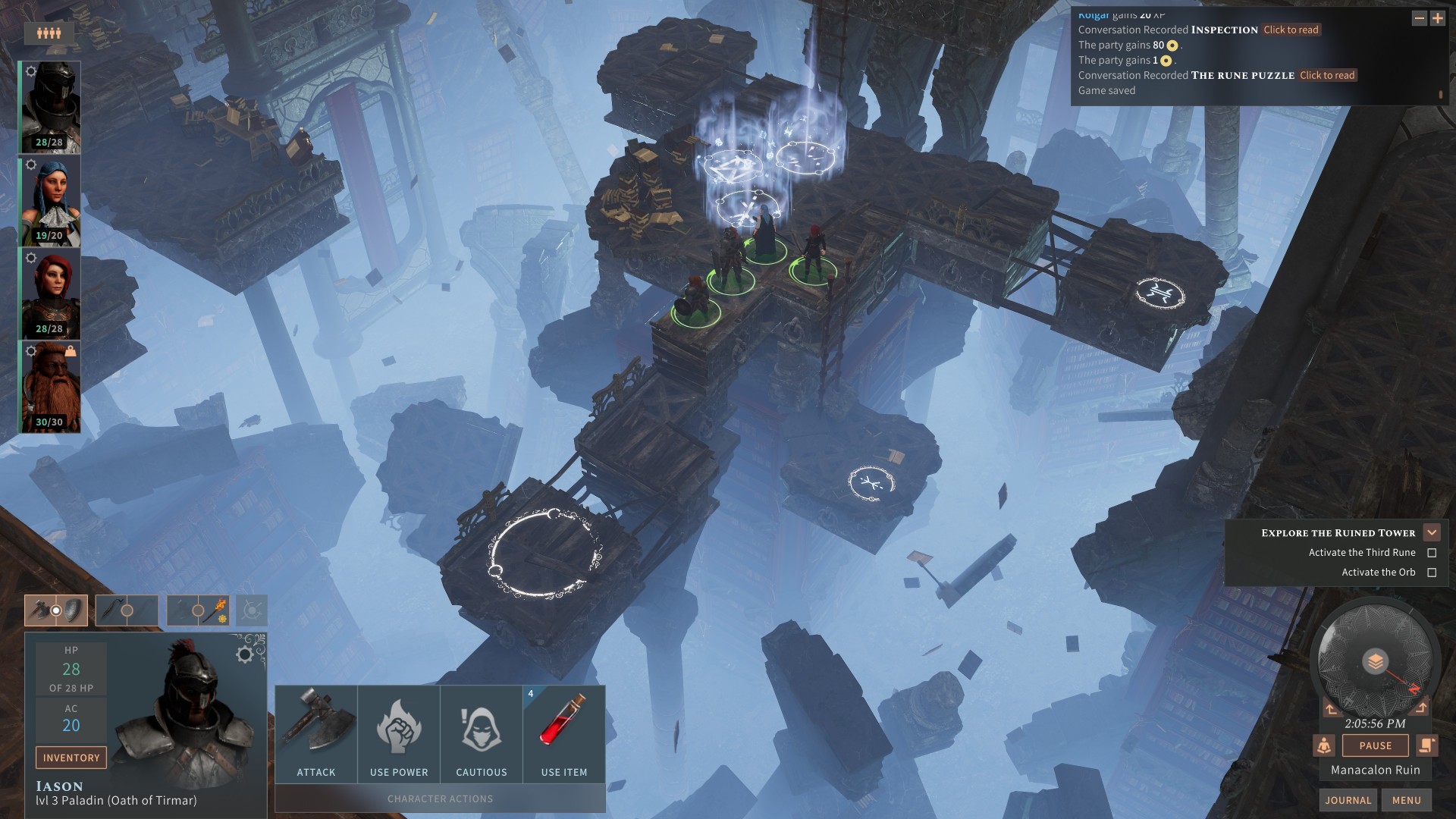1456x819 pixels.
Task: Open Iason's inventory
Action: point(71,758)
